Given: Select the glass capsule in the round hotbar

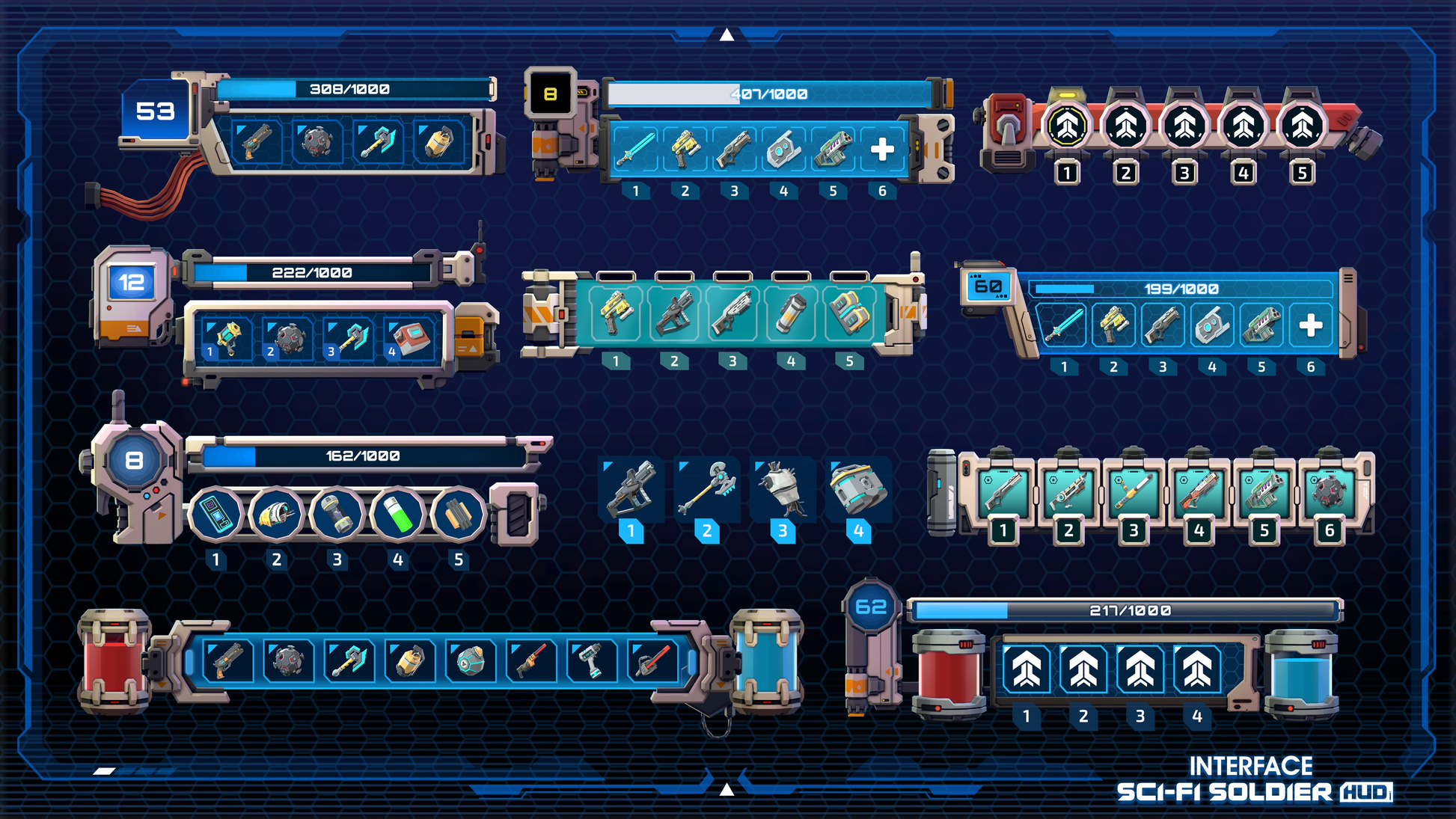Looking at the screenshot, I should (337, 515).
